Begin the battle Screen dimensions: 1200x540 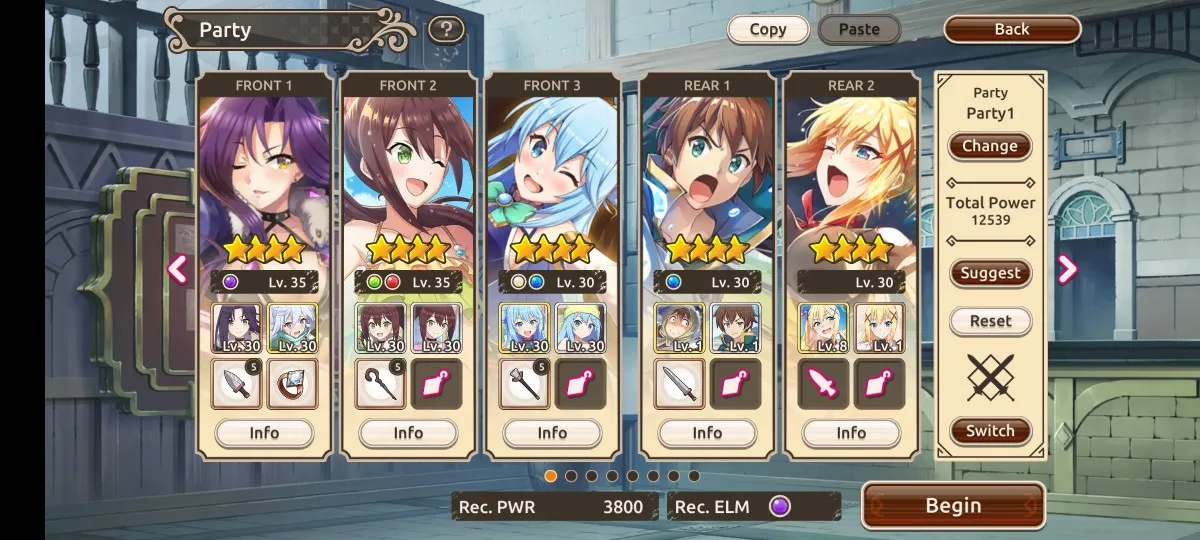(953, 506)
